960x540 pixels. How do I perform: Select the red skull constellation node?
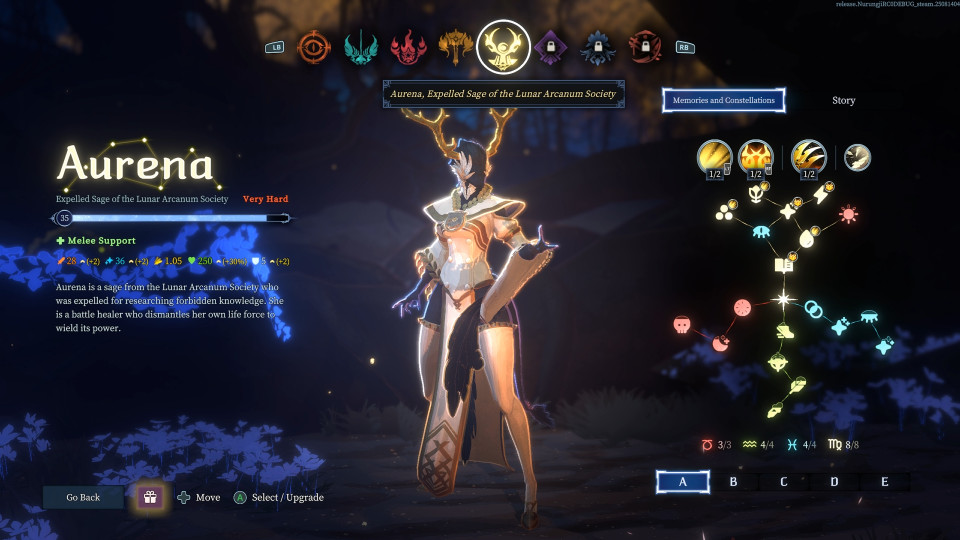click(x=681, y=325)
